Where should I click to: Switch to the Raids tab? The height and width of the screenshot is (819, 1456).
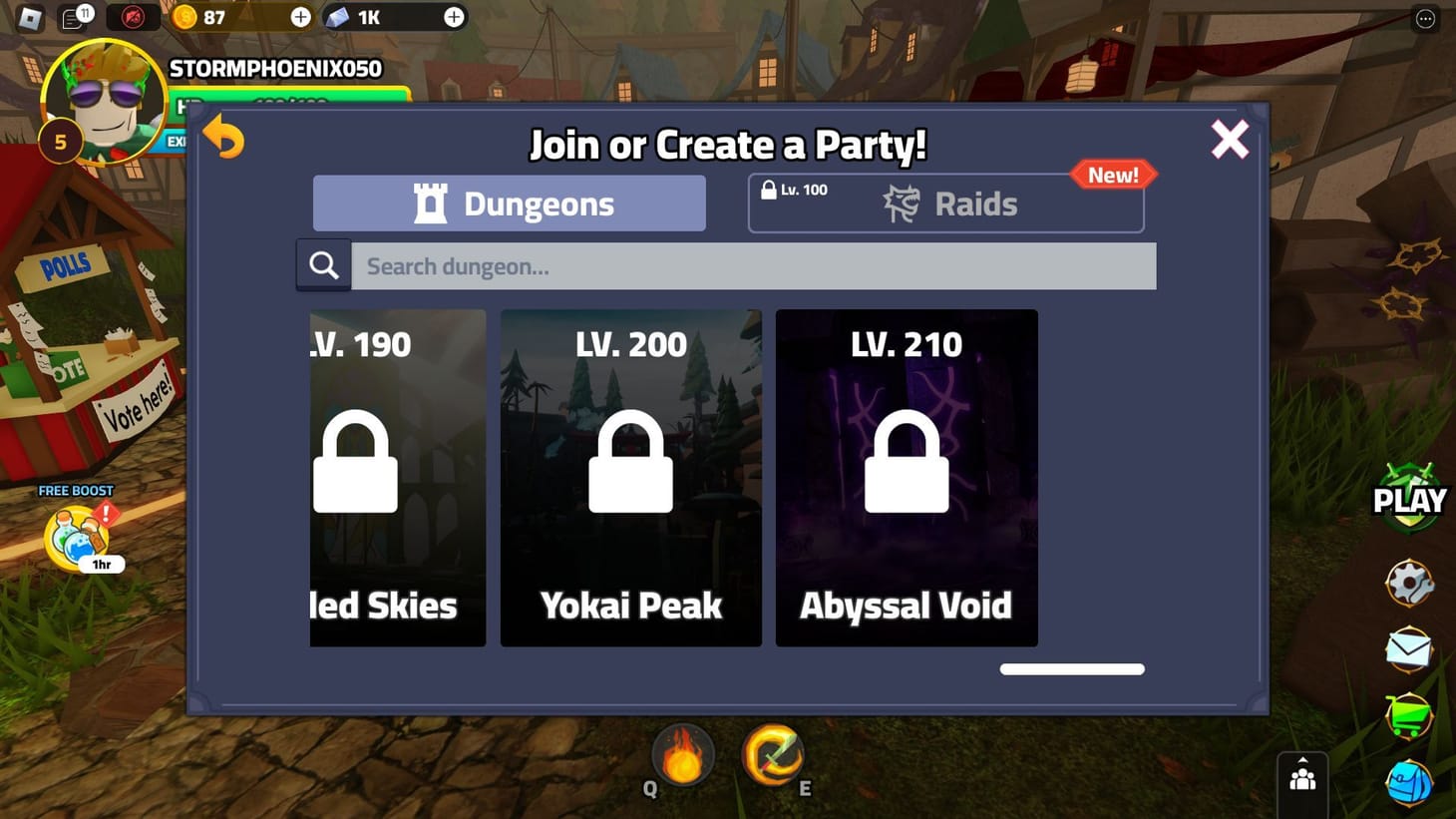[x=945, y=203]
